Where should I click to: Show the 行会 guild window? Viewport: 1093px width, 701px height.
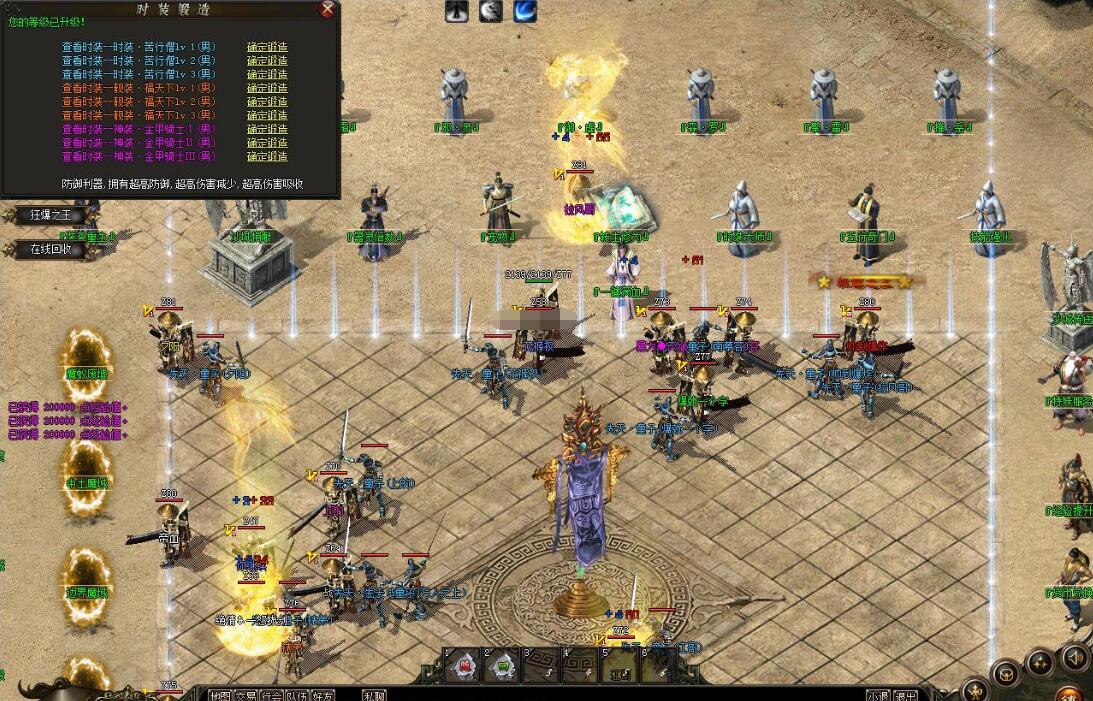[271, 695]
